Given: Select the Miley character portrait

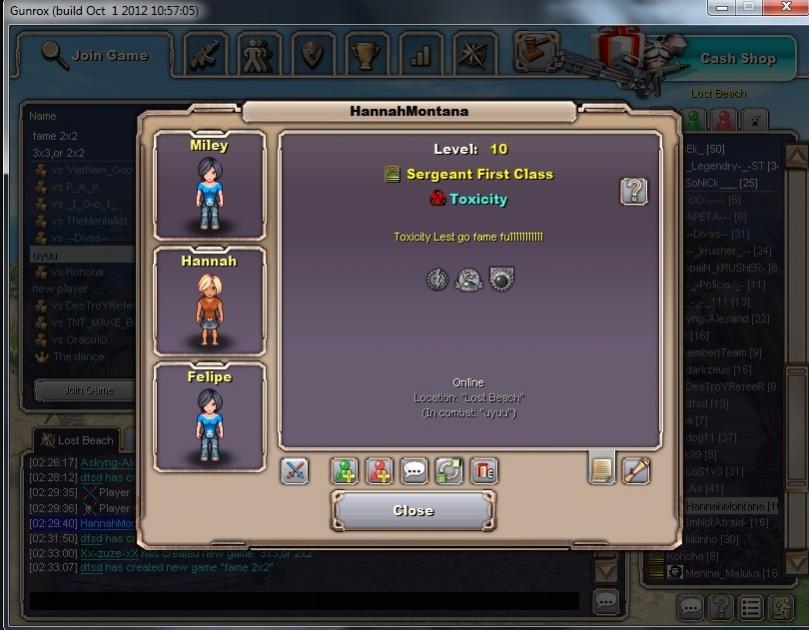Looking at the screenshot, I should 209,185.
